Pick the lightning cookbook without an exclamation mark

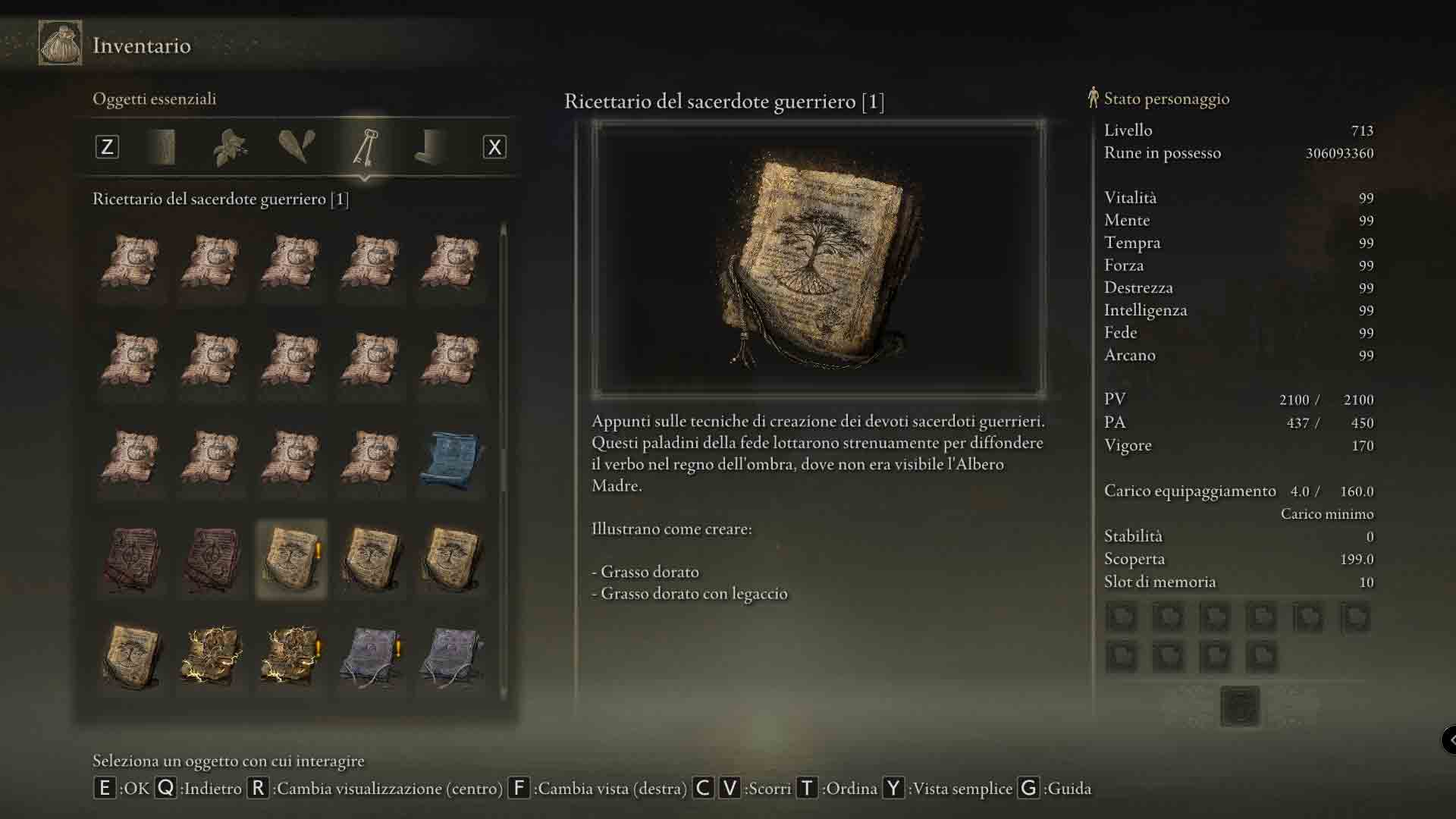pyautogui.click(x=212, y=654)
